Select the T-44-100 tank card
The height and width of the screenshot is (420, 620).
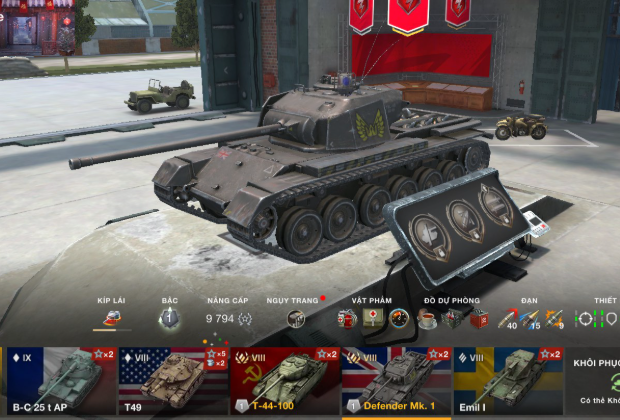click(285, 381)
